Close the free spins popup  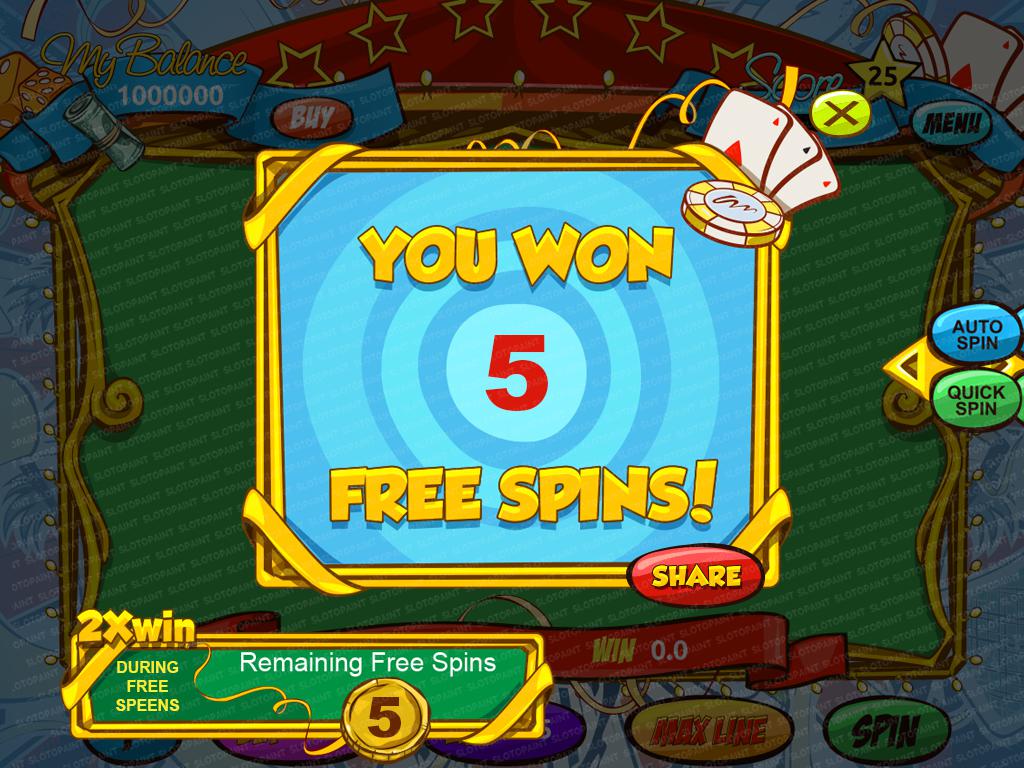pyautogui.click(x=841, y=115)
